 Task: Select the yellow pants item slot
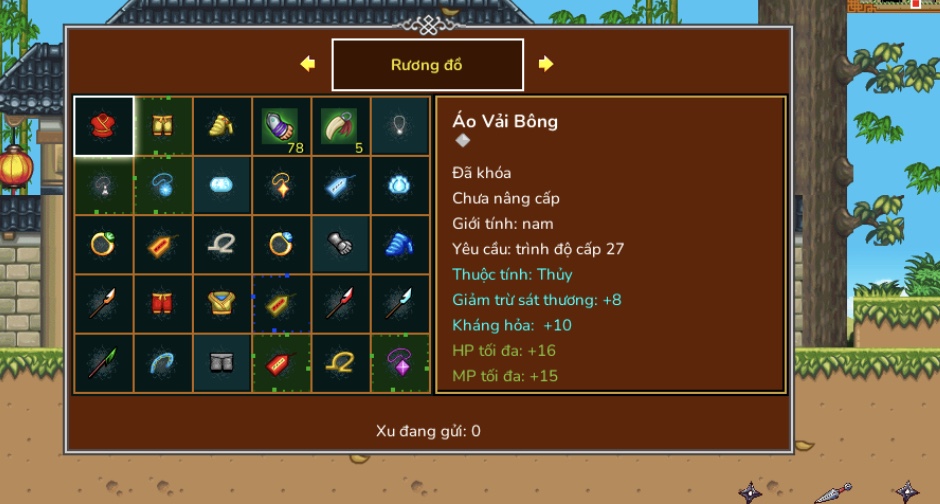163,126
